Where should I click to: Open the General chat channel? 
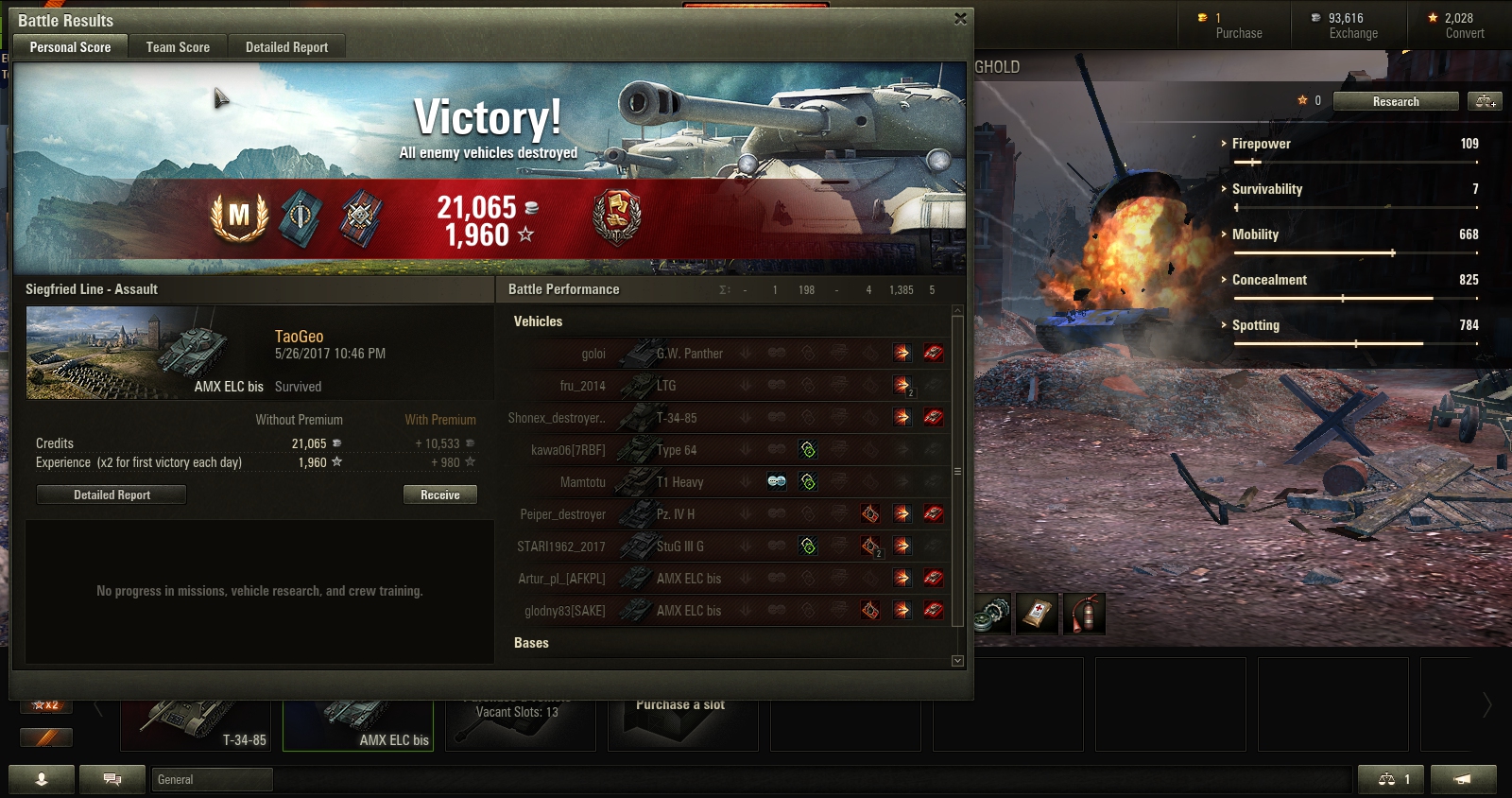click(212, 779)
